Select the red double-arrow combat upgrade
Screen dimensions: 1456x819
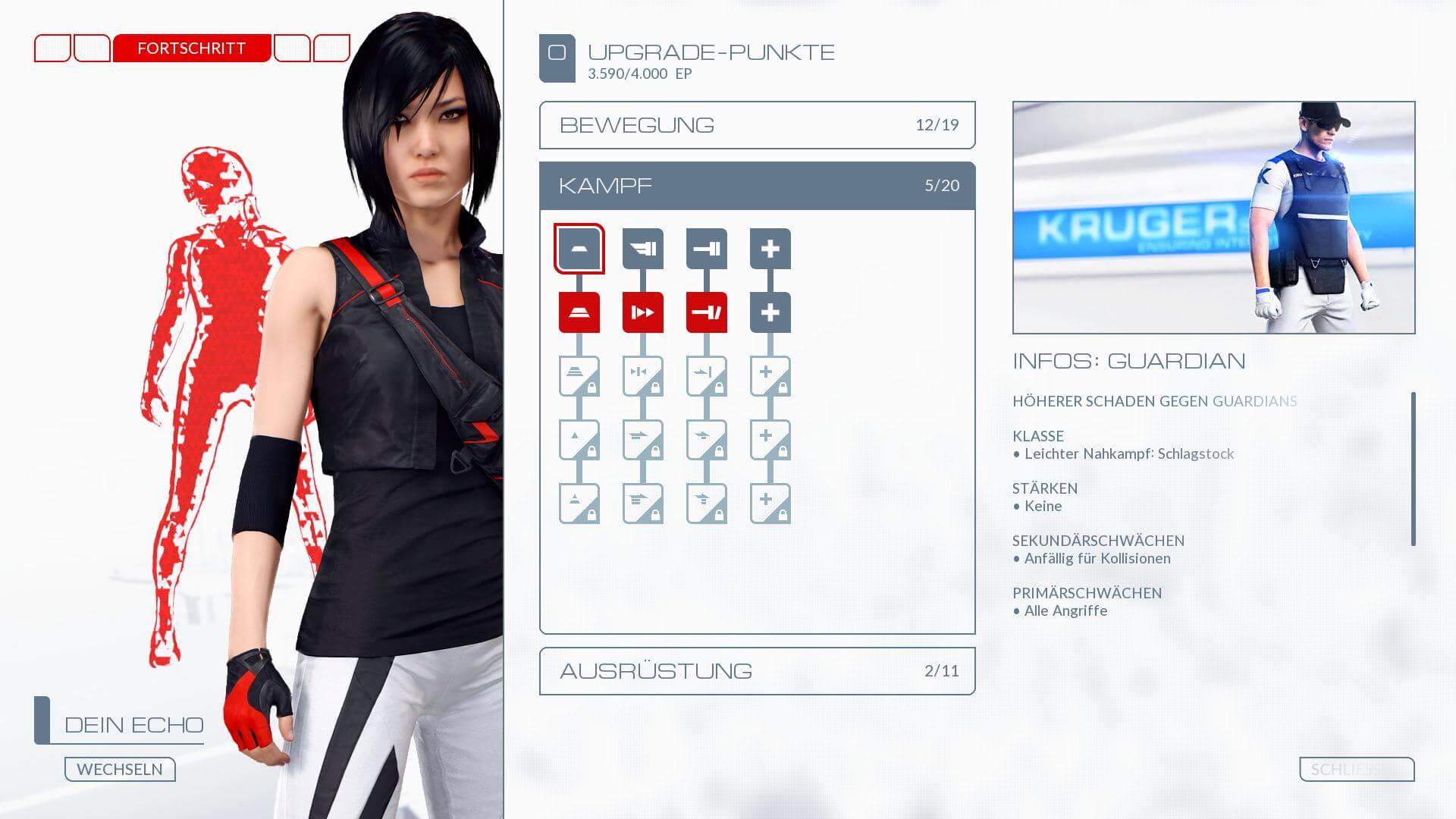pos(642,312)
